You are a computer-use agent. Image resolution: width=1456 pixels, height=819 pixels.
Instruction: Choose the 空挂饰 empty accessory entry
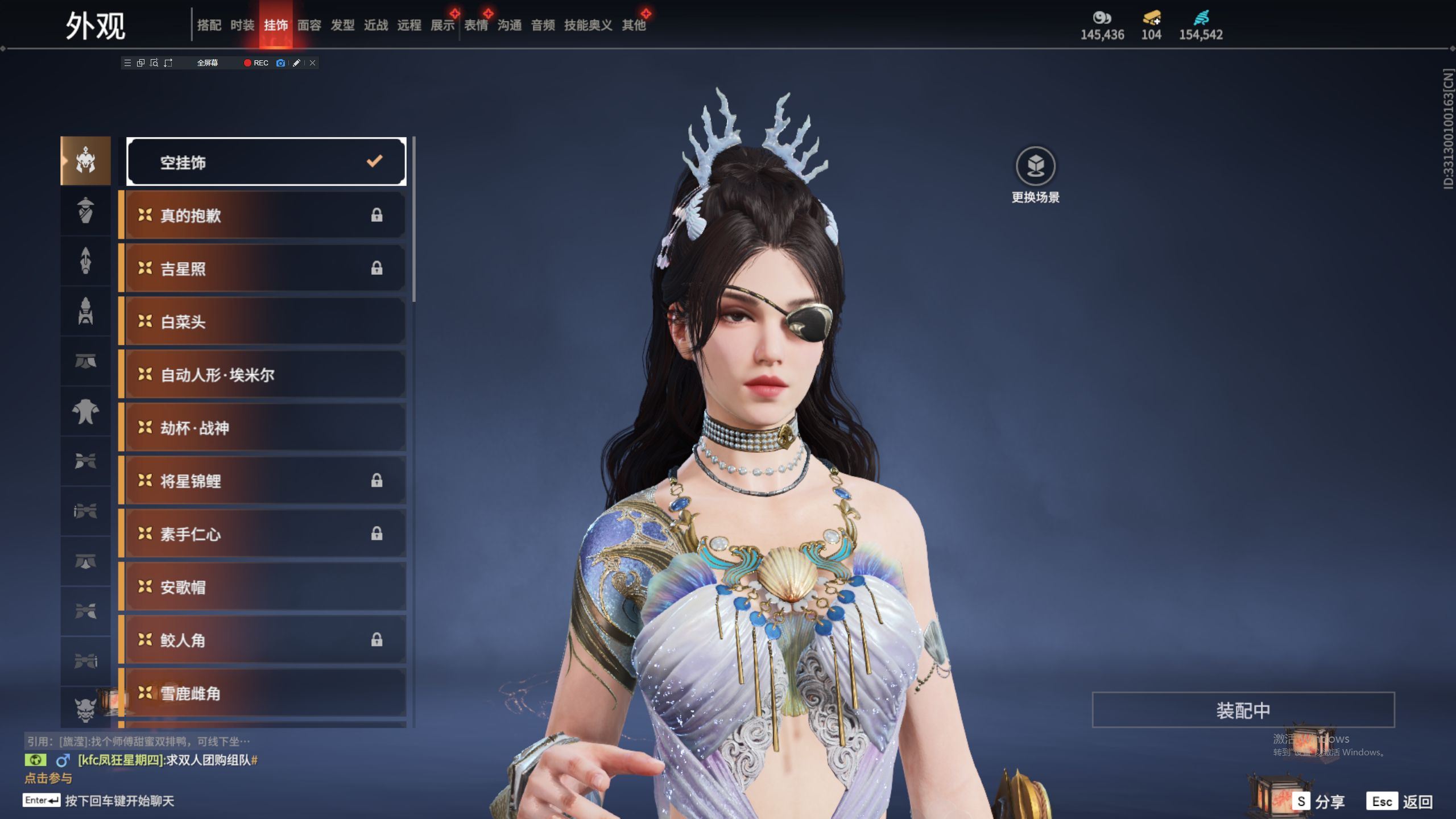266,162
